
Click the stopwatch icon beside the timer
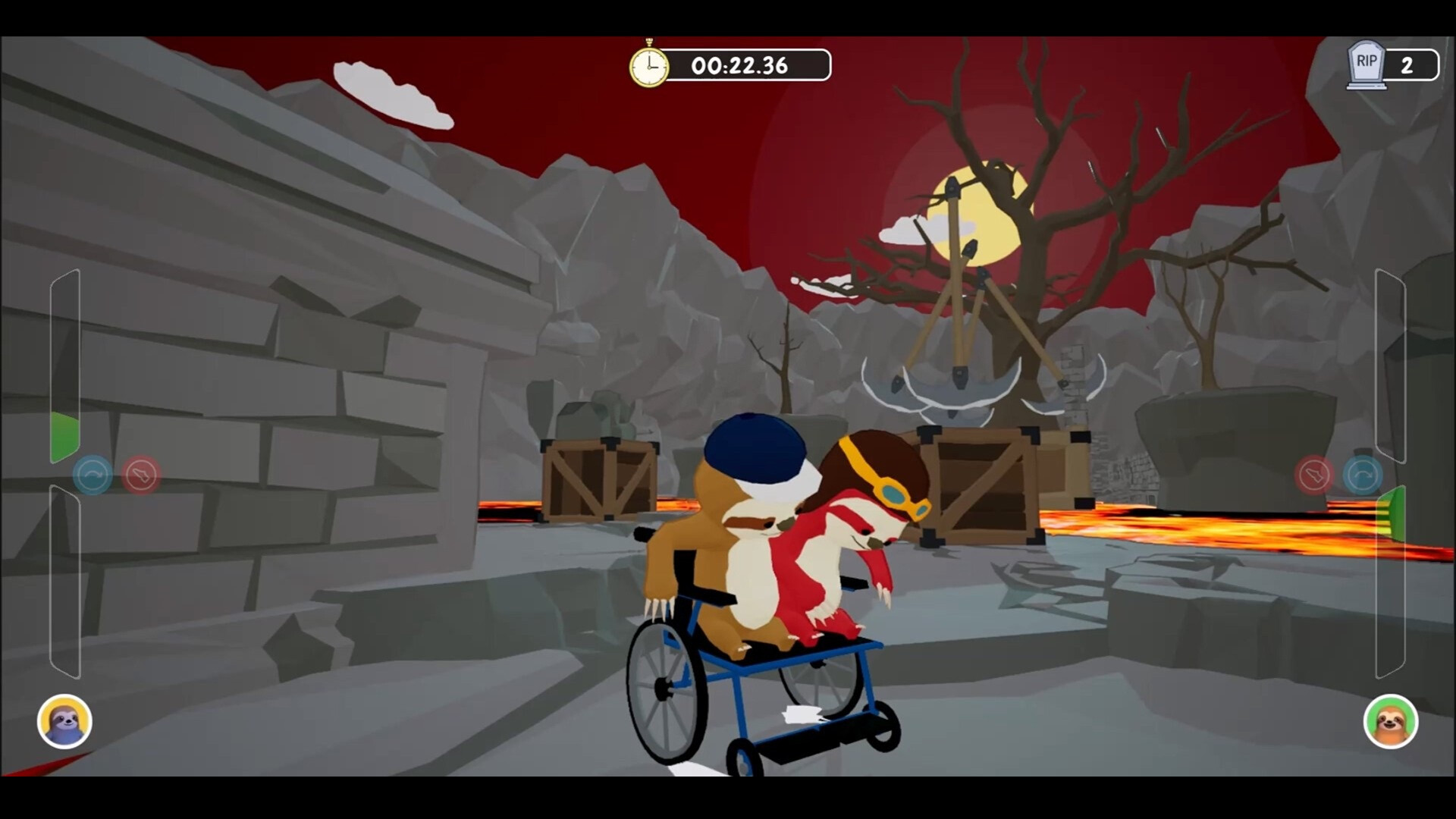649,65
